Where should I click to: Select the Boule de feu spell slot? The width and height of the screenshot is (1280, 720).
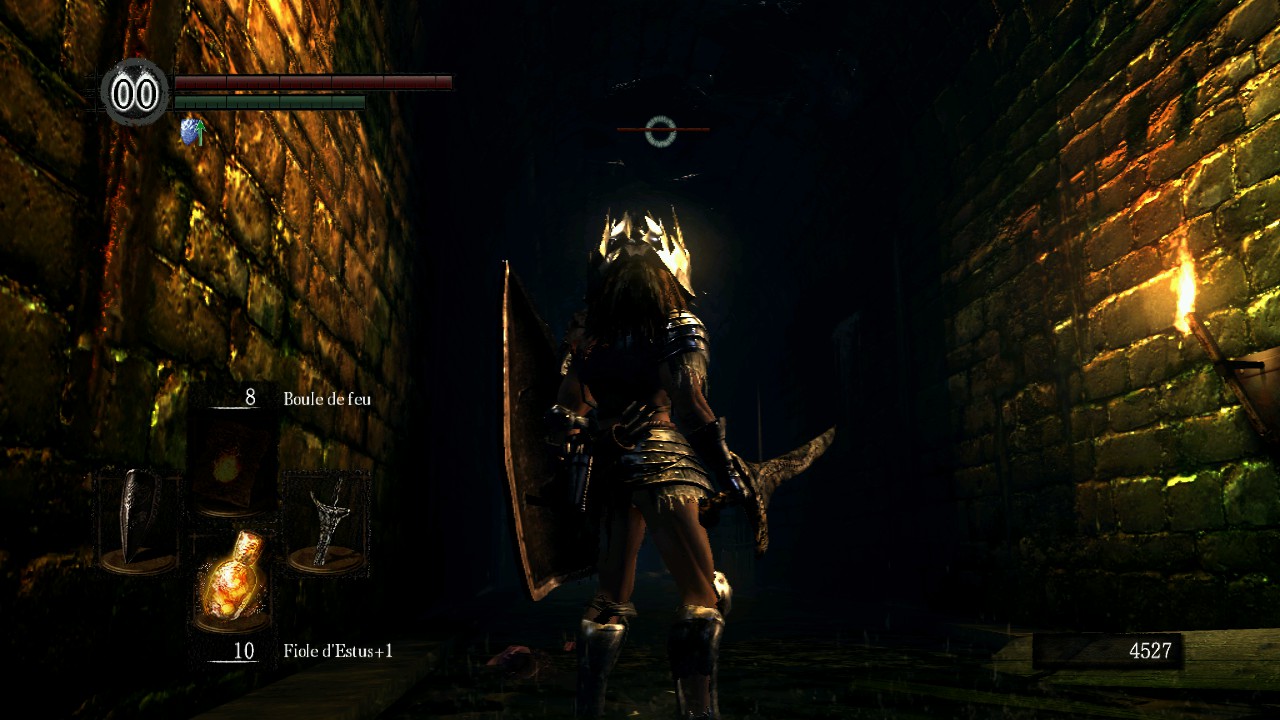click(231, 463)
